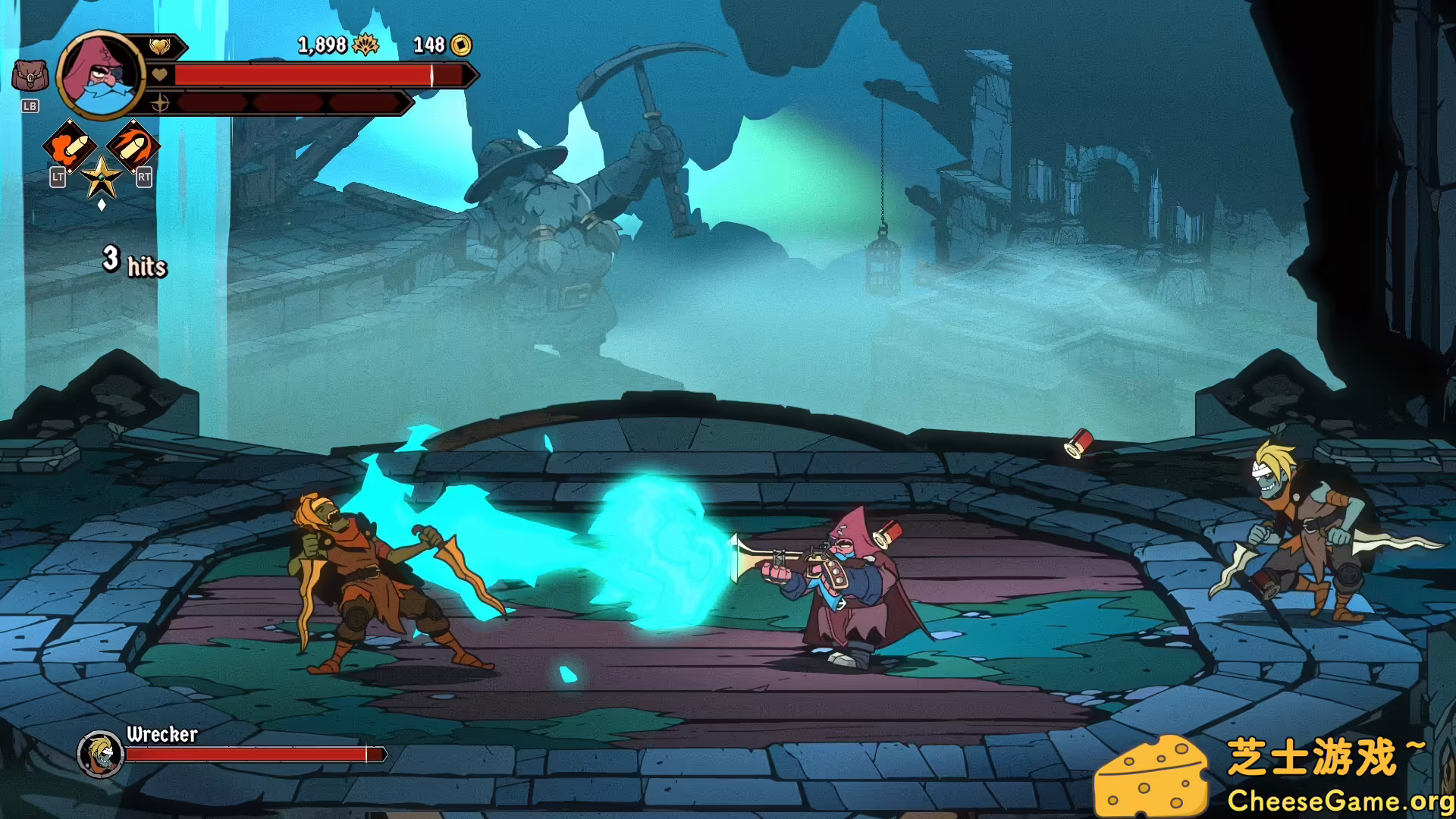Click Wrecker's boss portrait at the bottom
This screenshot has height=819, width=1456.
coord(99,755)
